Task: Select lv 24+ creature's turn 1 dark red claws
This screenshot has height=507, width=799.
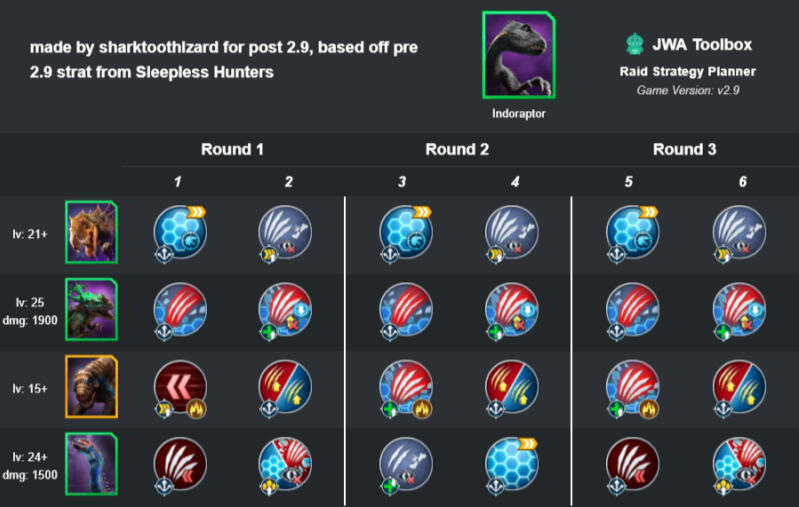Action: pyautogui.click(x=180, y=462)
